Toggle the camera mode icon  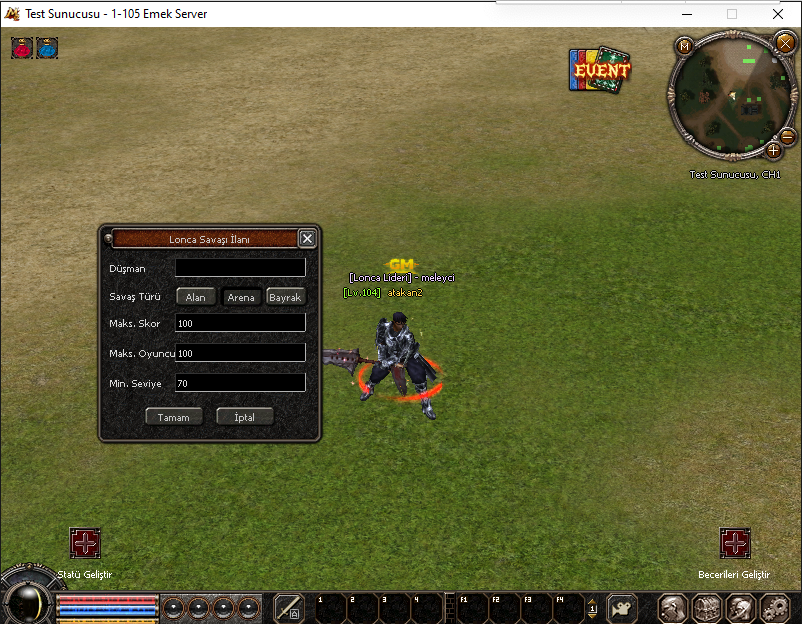coord(623,607)
